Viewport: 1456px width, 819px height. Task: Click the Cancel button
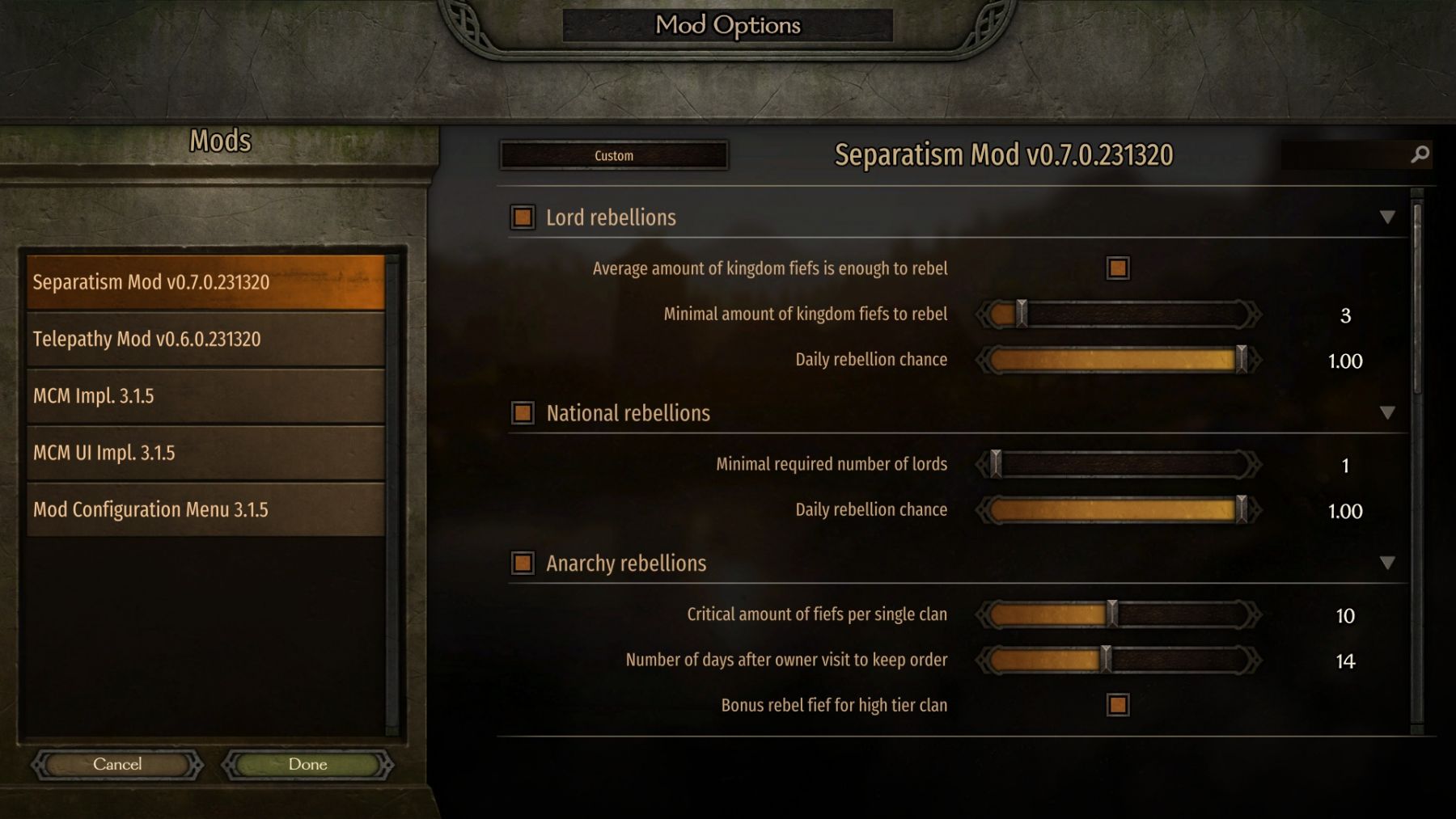click(x=117, y=764)
